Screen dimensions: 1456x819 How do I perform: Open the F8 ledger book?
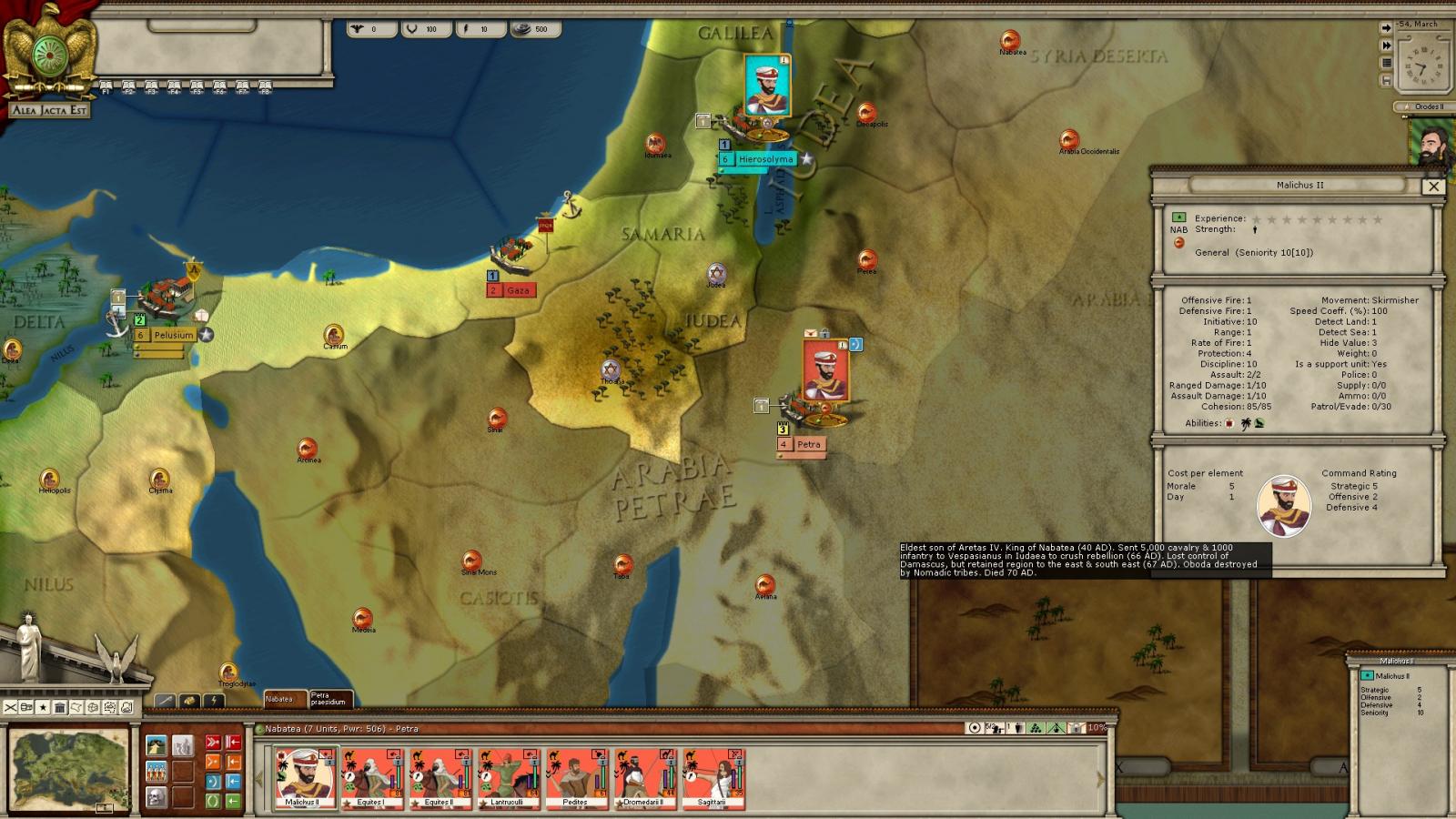[x=265, y=87]
